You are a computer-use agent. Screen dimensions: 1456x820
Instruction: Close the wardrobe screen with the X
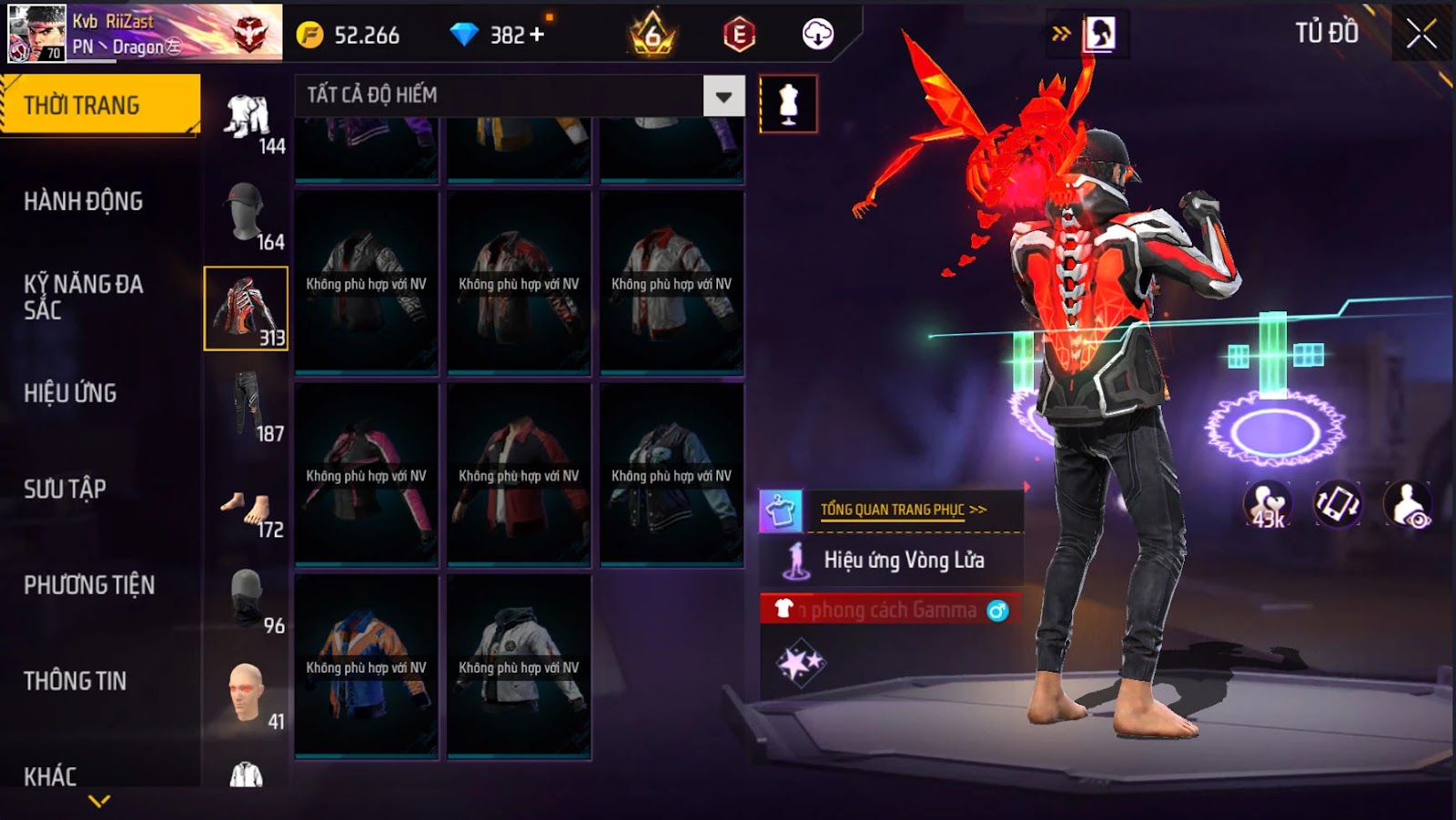(1421, 35)
